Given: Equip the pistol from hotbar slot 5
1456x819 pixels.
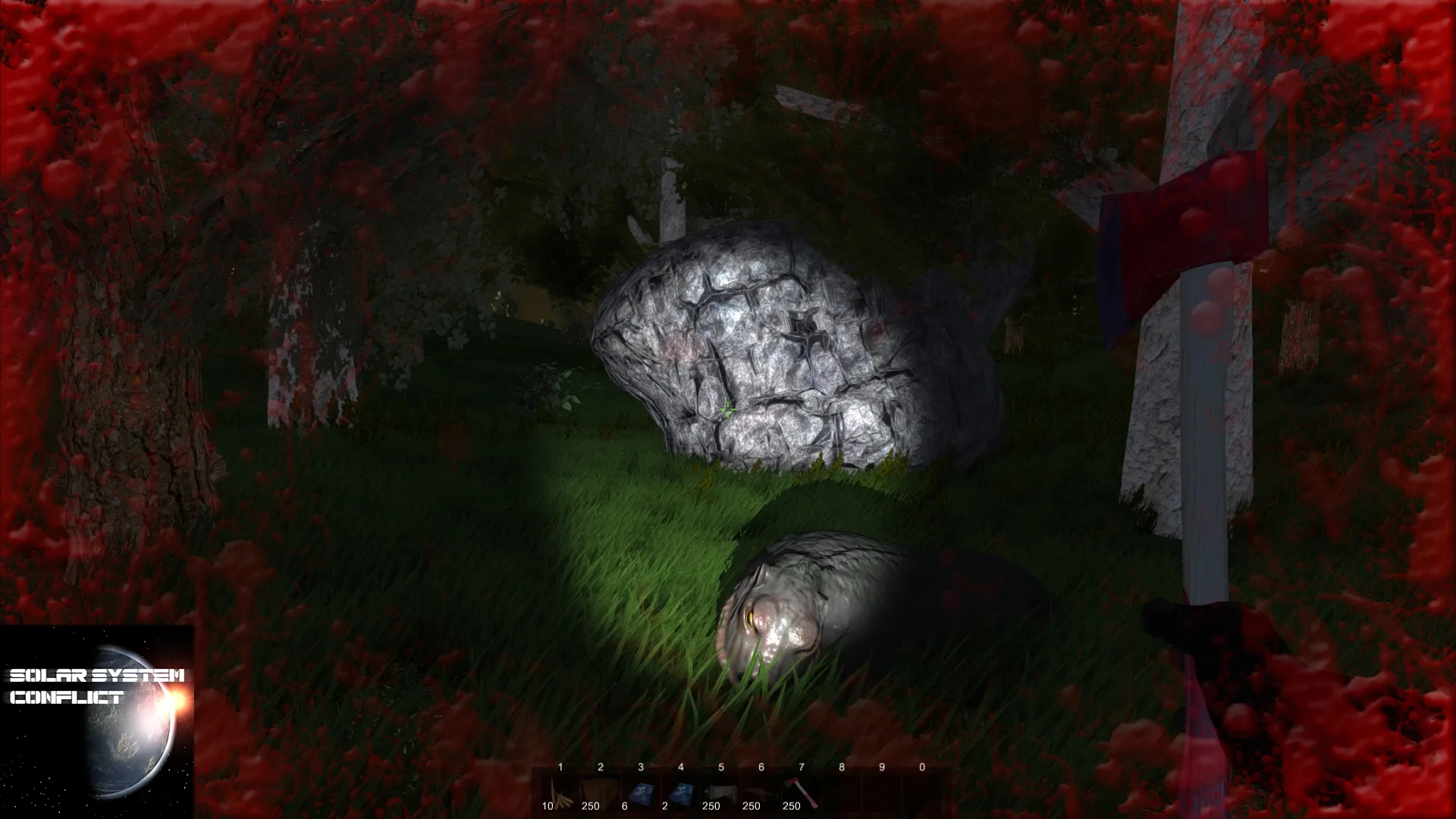Looking at the screenshot, I should 721,790.
